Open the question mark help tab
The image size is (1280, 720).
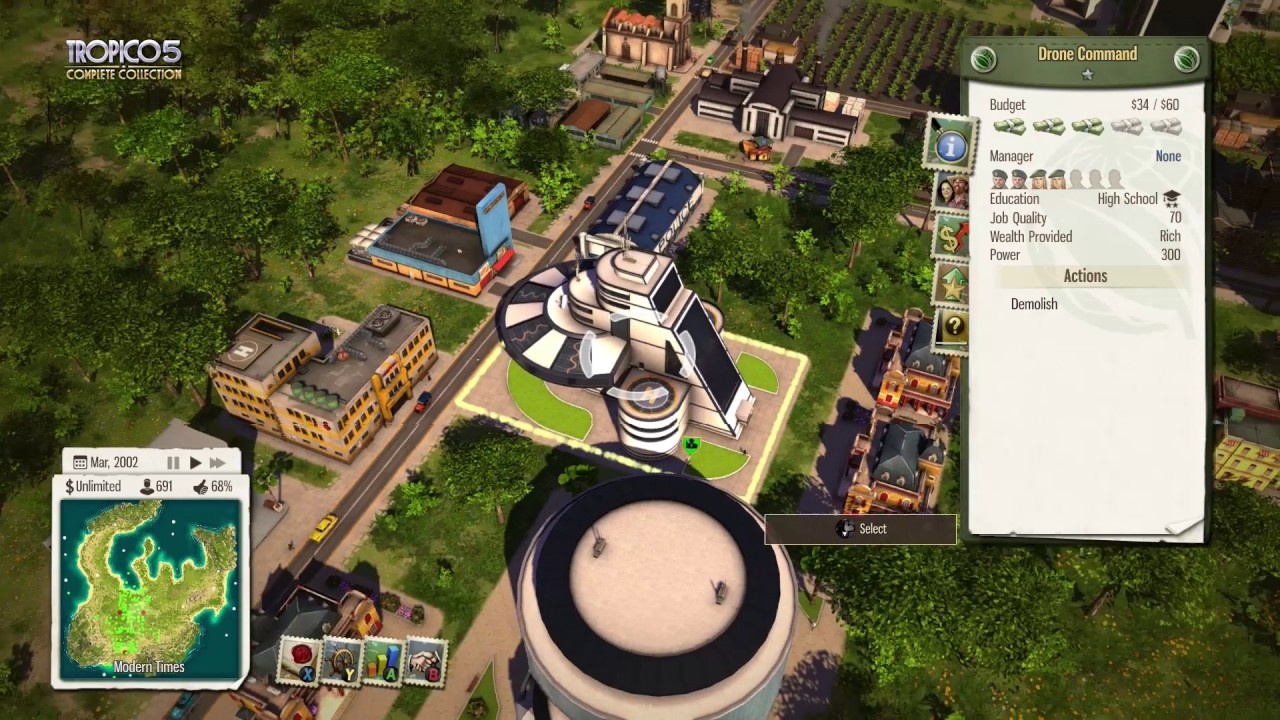(951, 328)
